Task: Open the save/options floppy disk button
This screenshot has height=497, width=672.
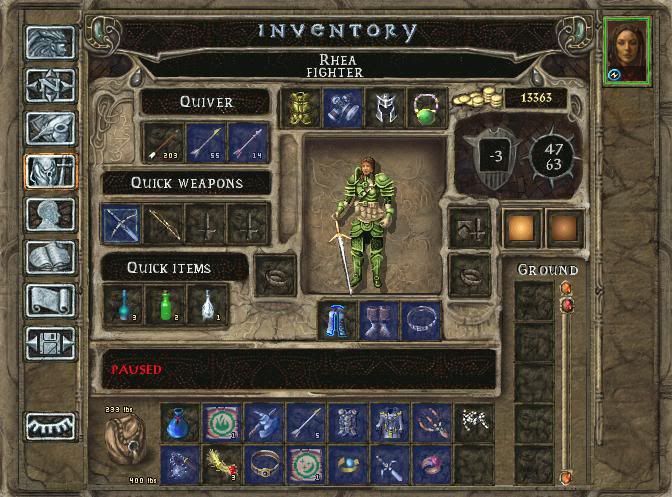Action: coord(49,343)
